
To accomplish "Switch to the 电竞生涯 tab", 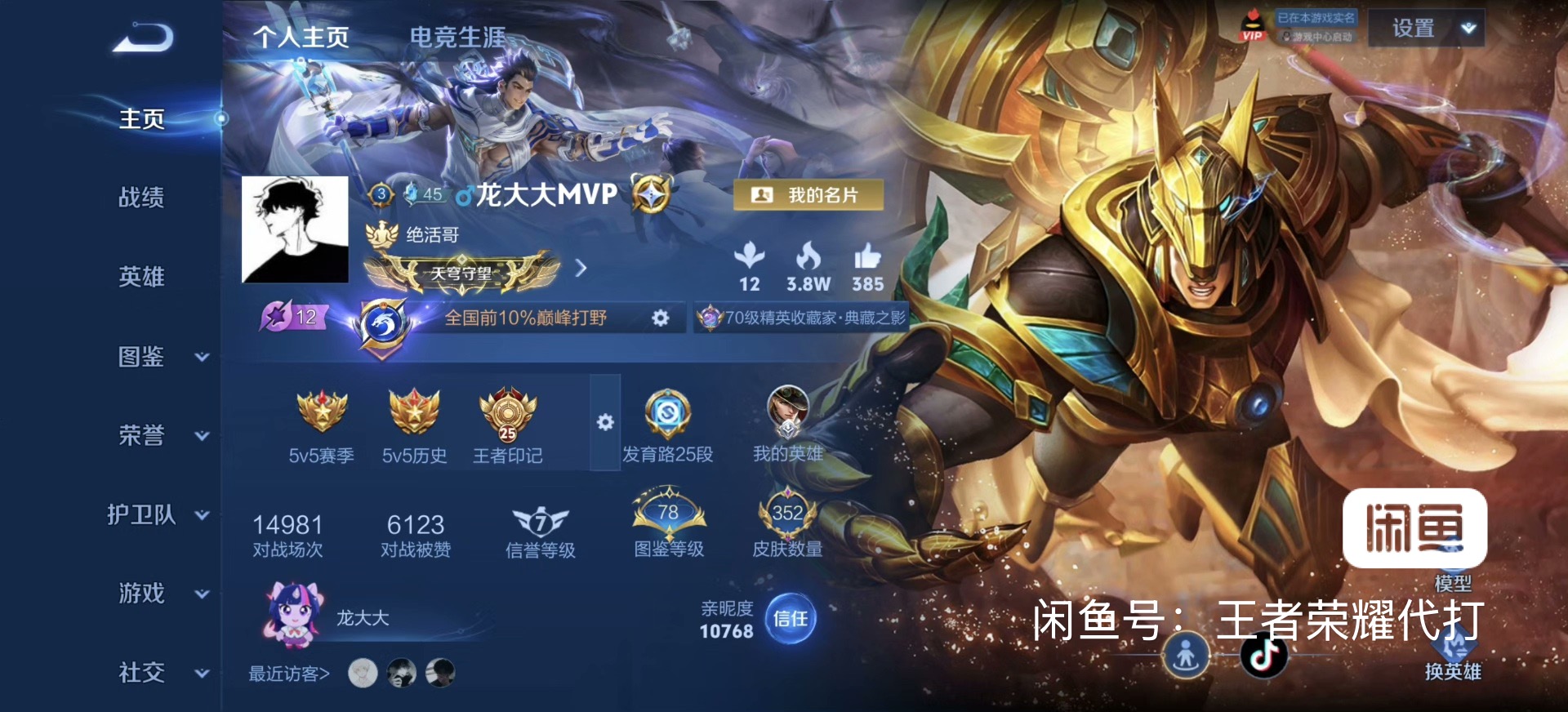I will [457, 38].
